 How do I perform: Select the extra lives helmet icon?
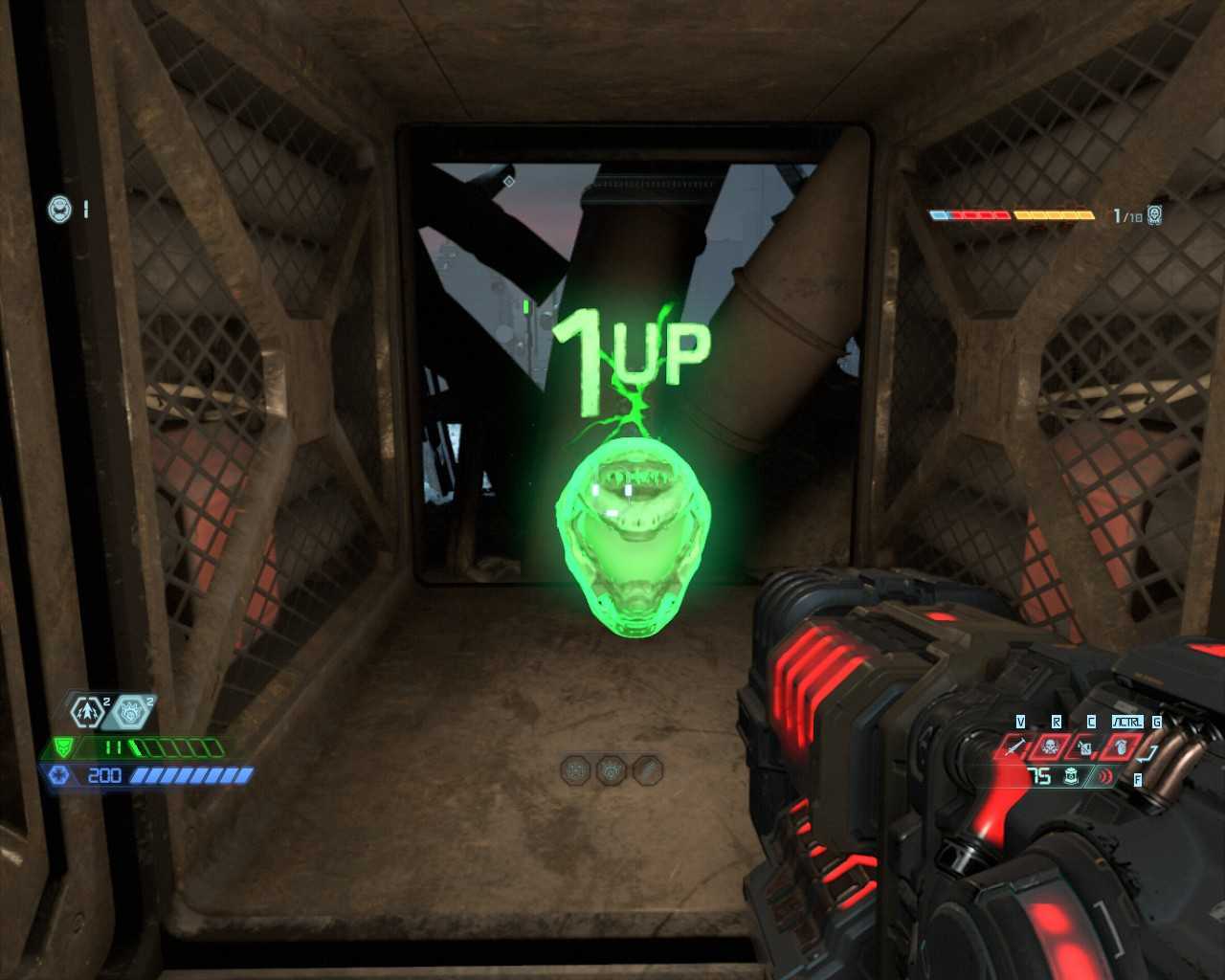point(59,208)
